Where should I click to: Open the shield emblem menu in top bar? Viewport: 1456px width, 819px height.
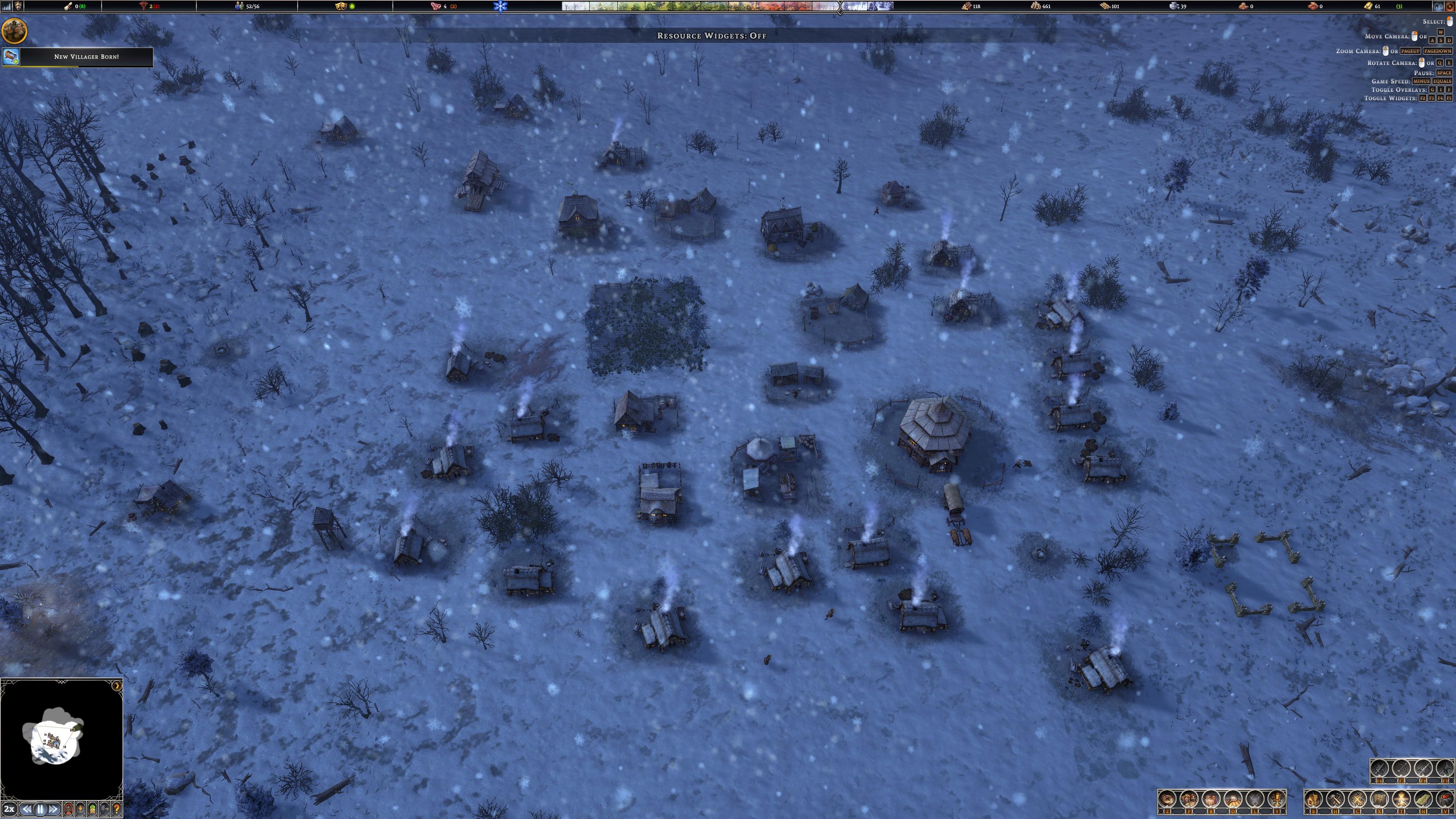pyautogui.click(x=18, y=6)
